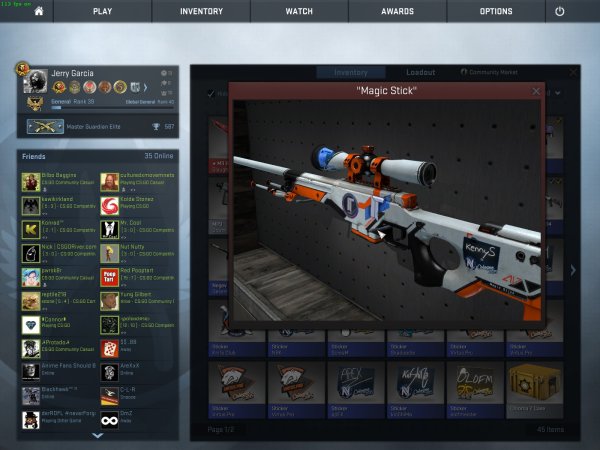Expand friends list with the down arrow
The width and height of the screenshot is (600, 450).
pos(97,436)
